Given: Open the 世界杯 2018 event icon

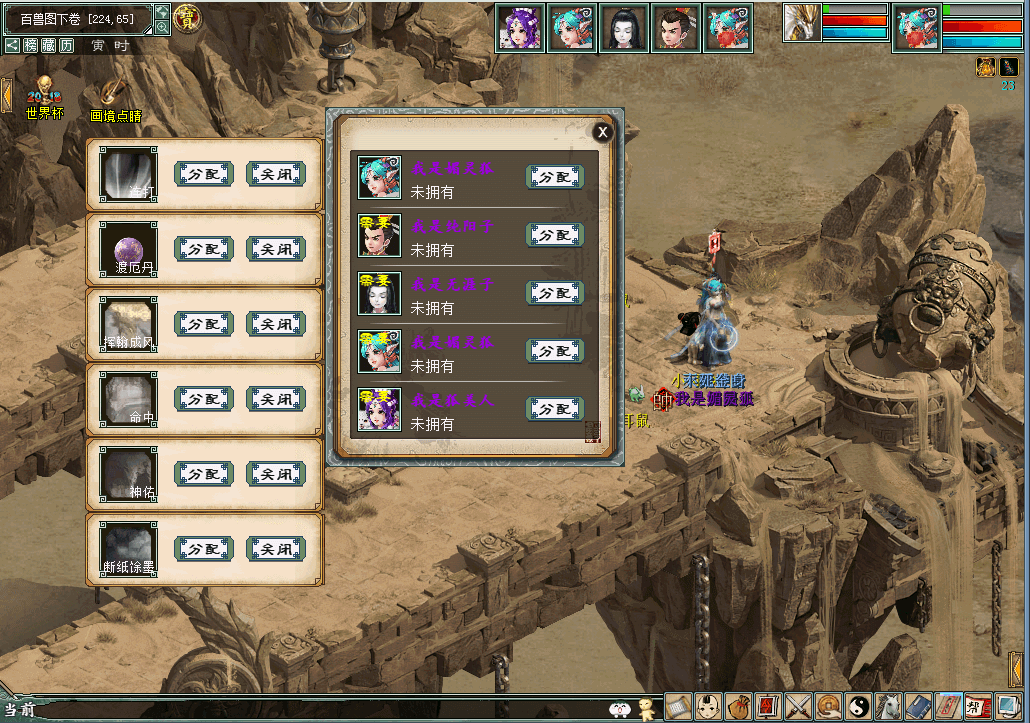Looking at the screenshot, I should pyautogui.click(x=44, y=98).
